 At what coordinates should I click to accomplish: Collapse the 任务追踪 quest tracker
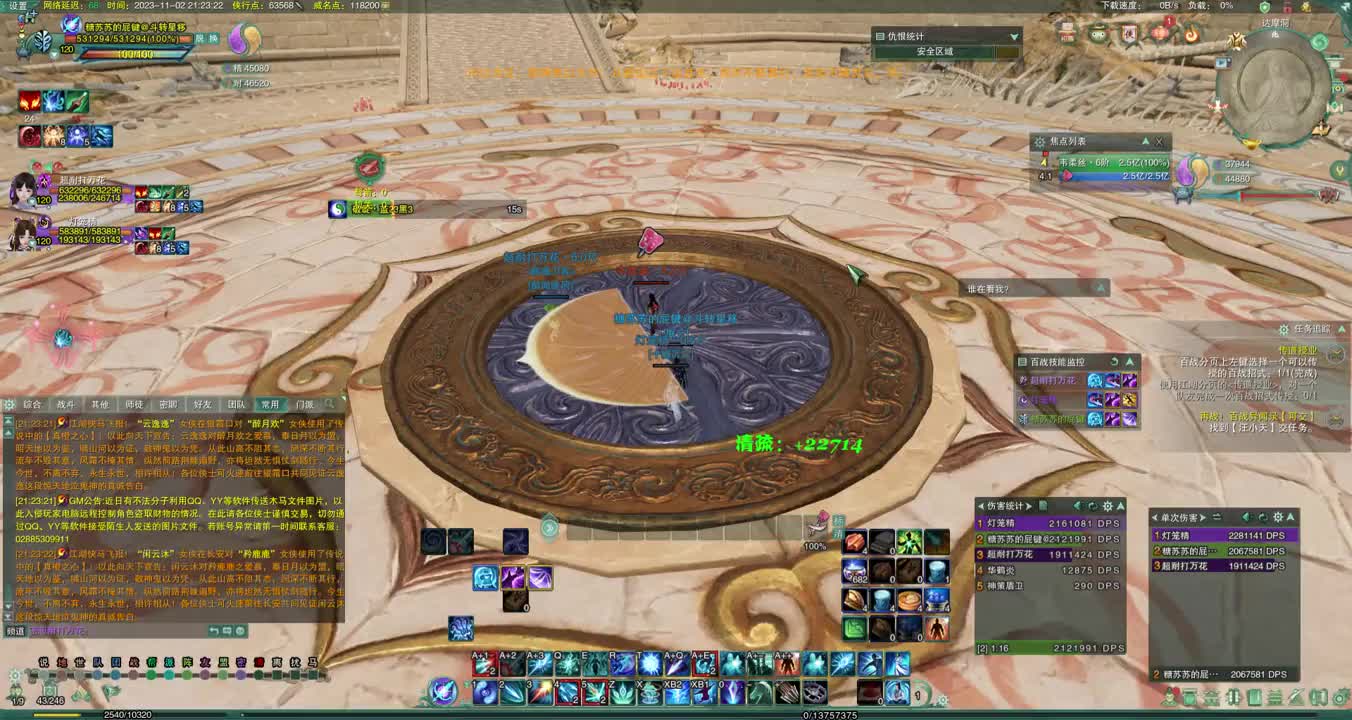click(x=1340, y=329)
